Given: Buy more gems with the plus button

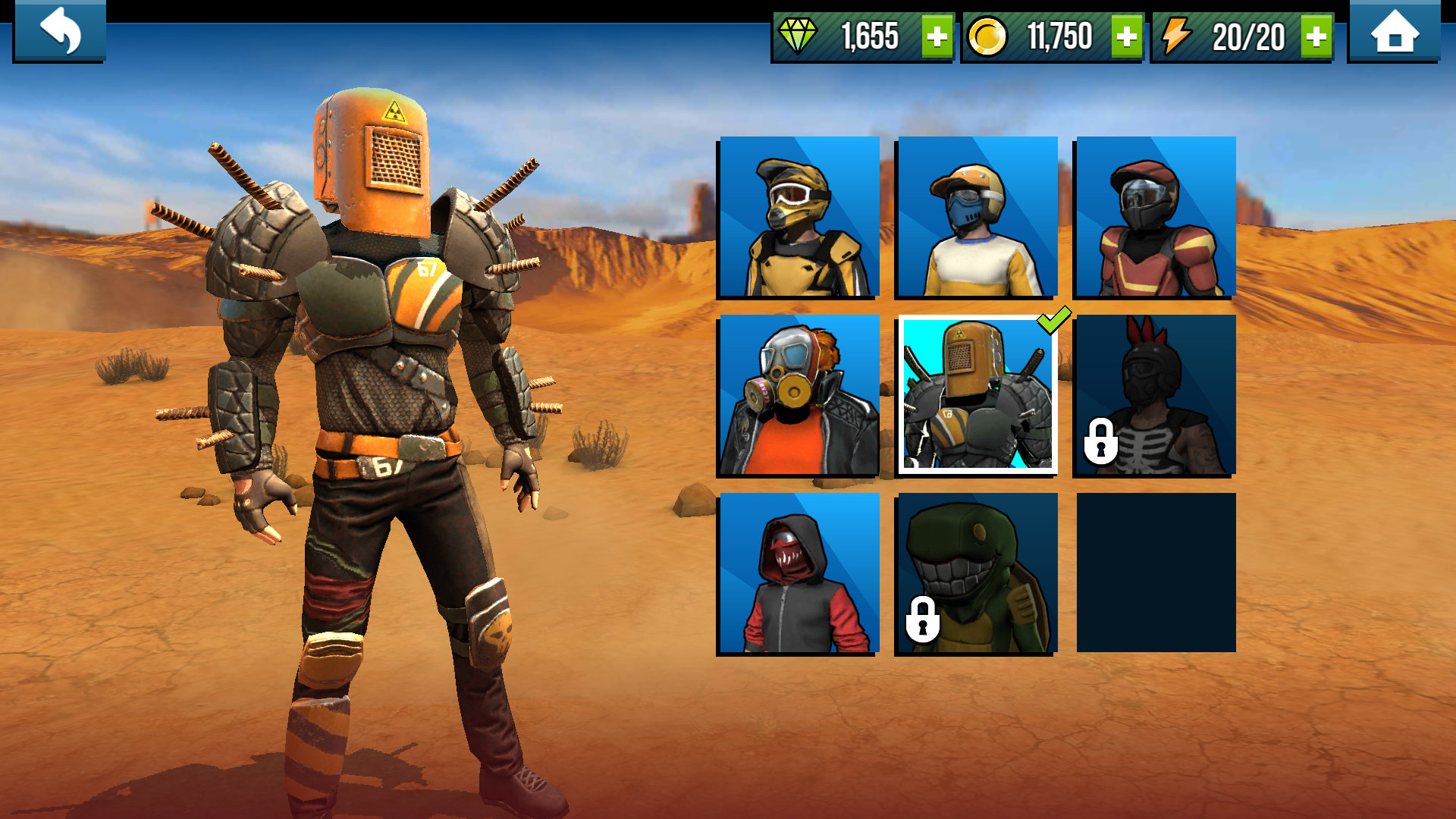Looking at the screenshot, I should pyautogui.click(x=937, y=35).
